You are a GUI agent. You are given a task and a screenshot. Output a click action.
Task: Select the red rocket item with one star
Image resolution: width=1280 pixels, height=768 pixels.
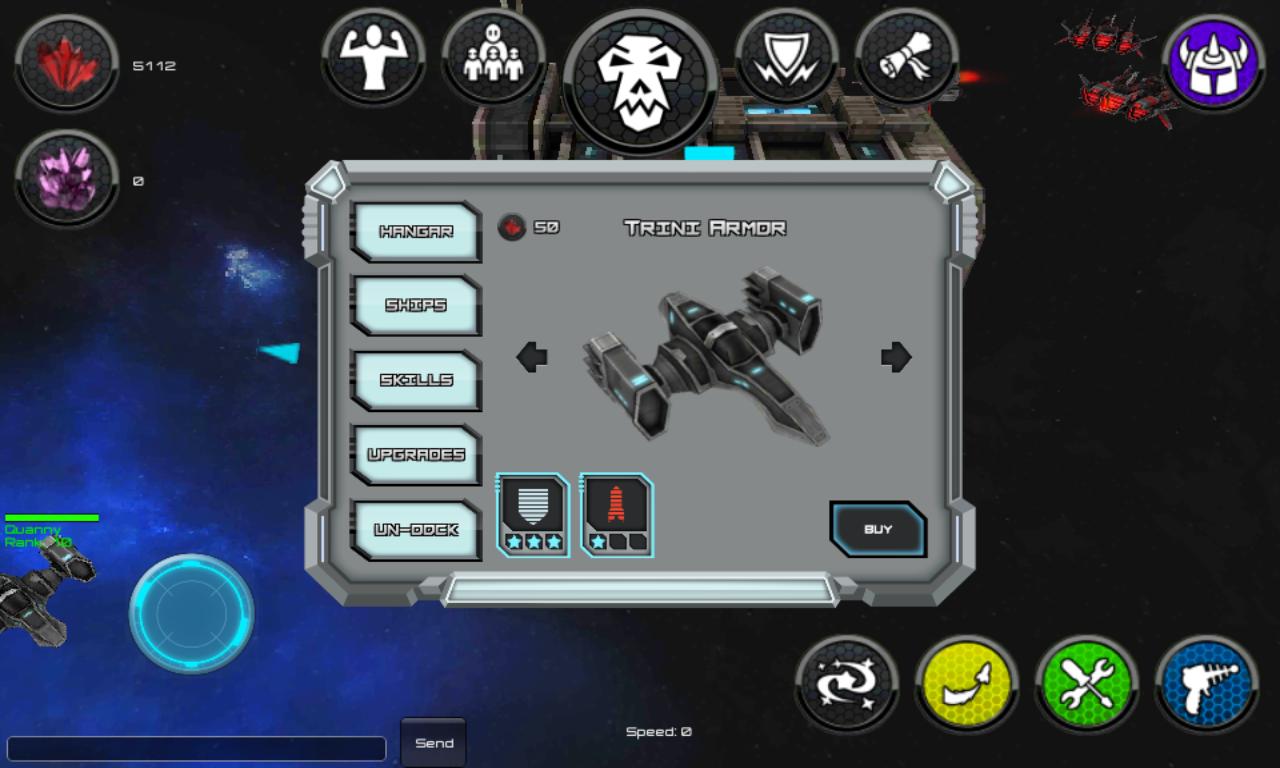[616, 514]
